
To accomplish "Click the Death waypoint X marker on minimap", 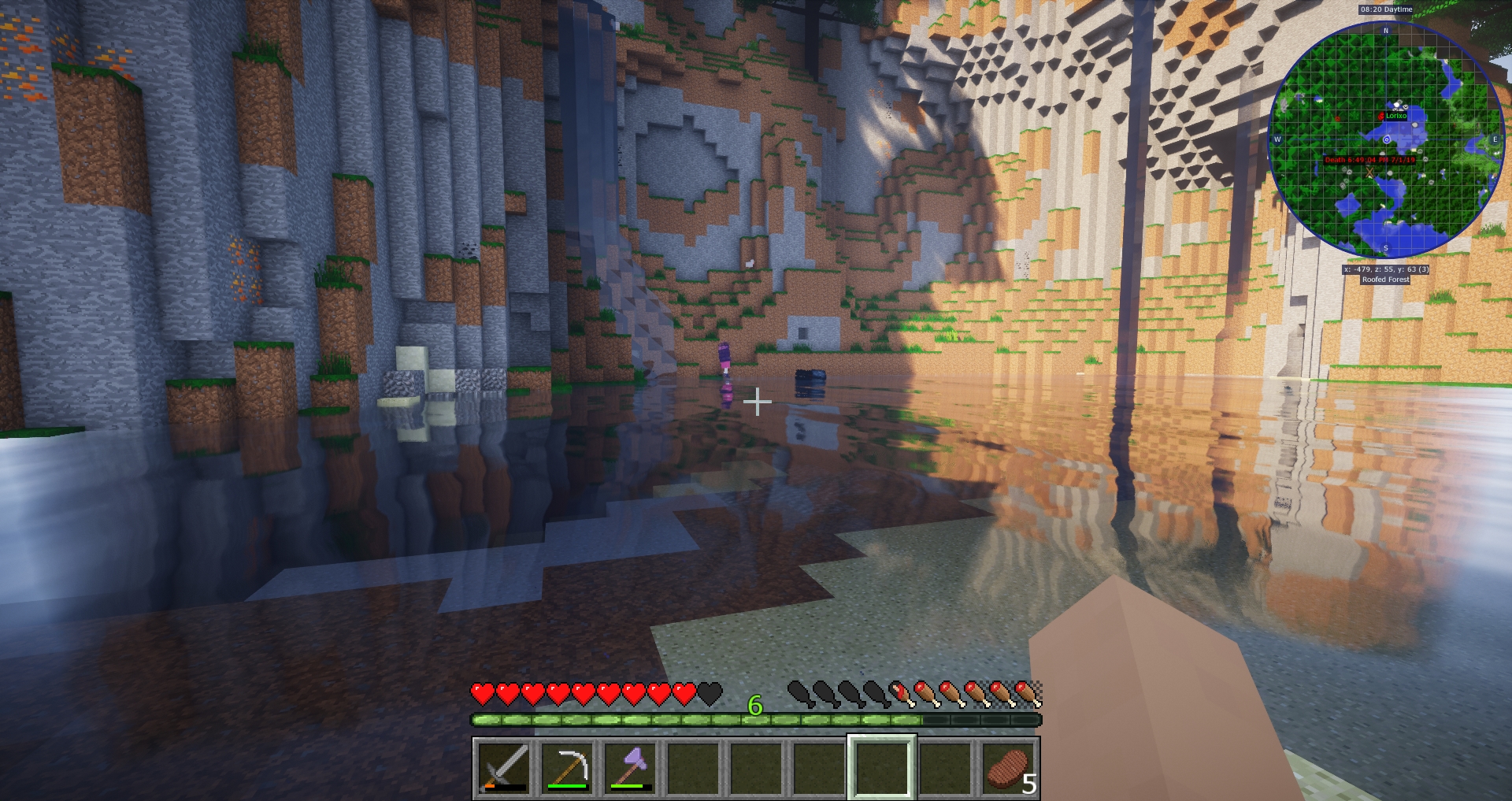I will coord(1369,172).
